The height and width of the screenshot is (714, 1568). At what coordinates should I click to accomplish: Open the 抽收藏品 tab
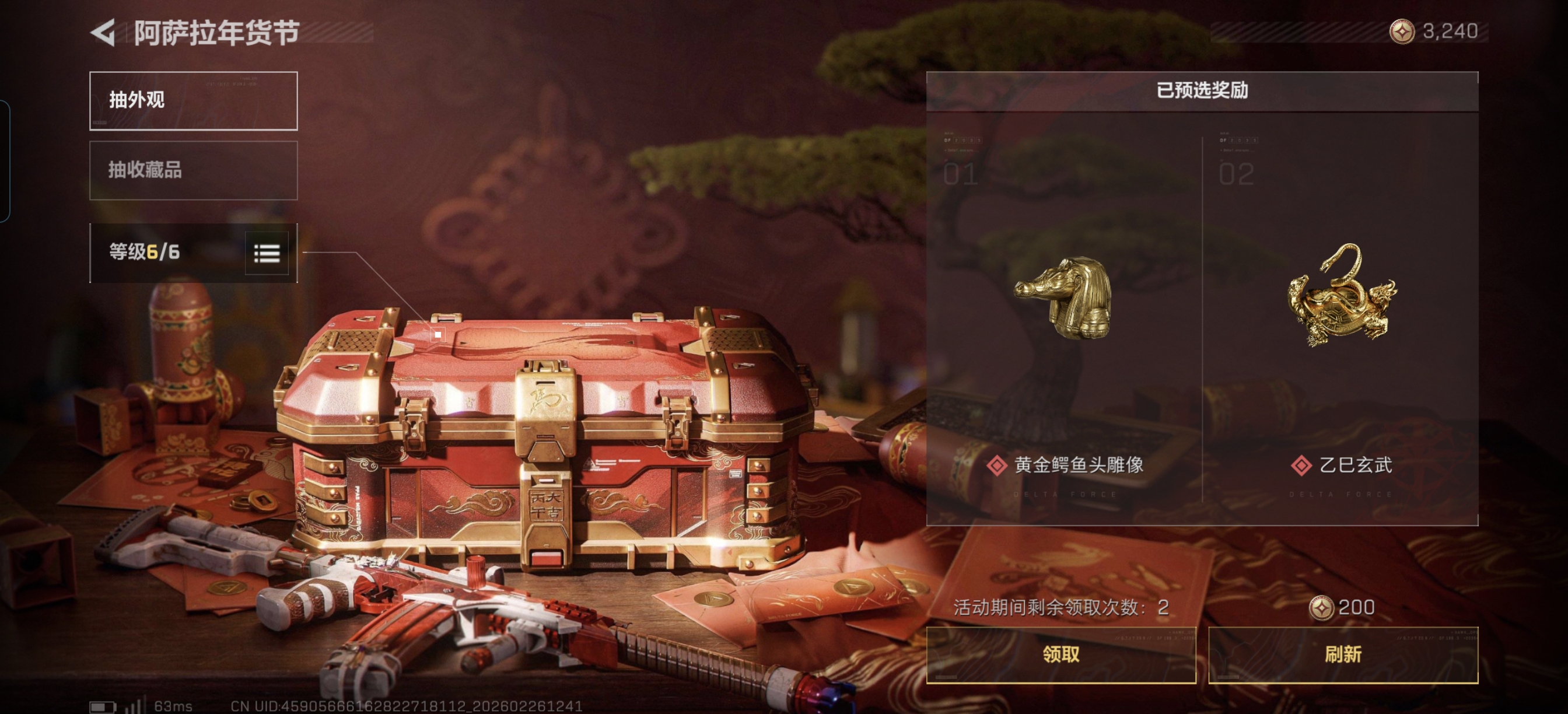(x=194, y=170)
